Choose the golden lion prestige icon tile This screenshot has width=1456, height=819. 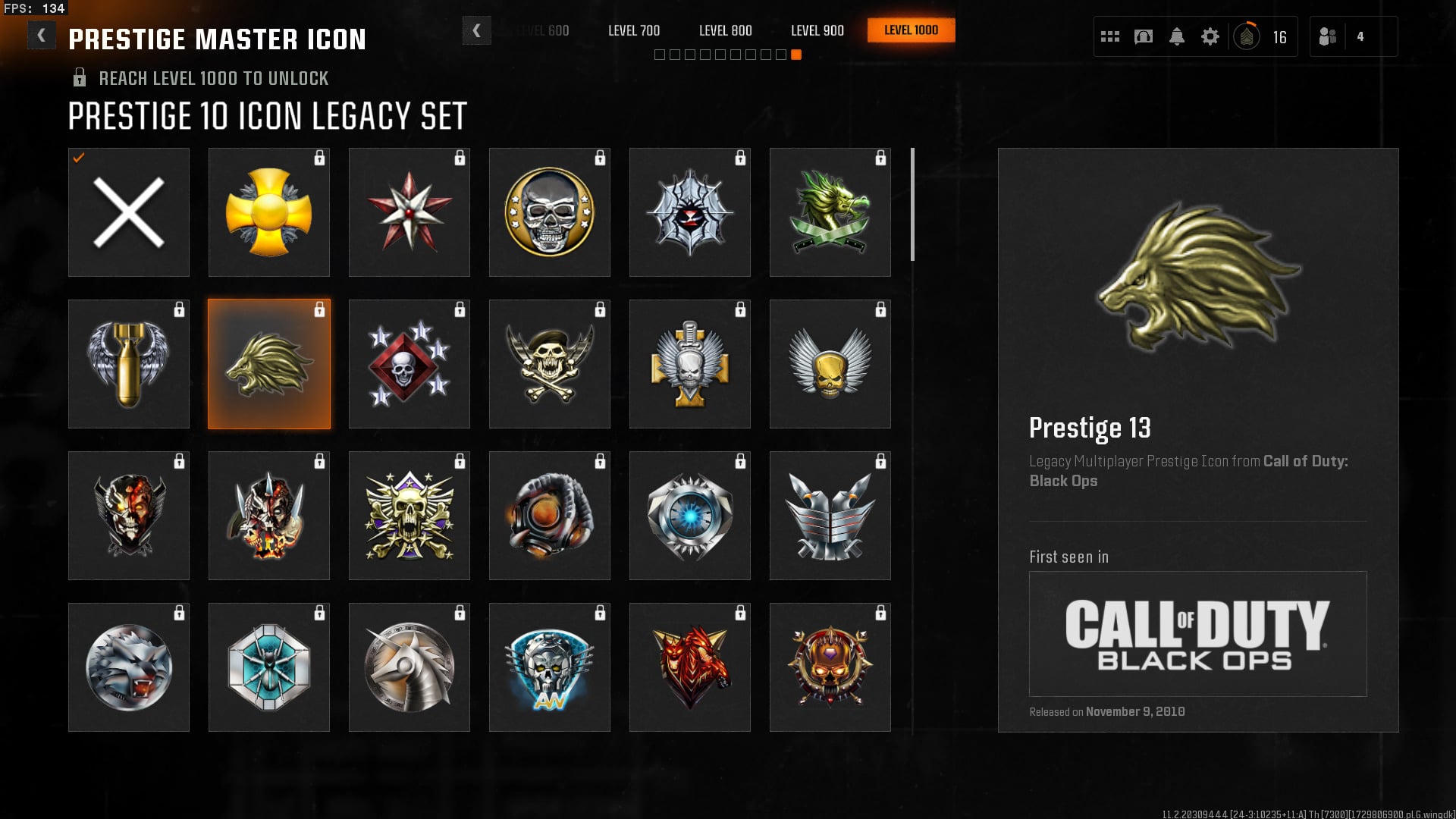(269, 364)
